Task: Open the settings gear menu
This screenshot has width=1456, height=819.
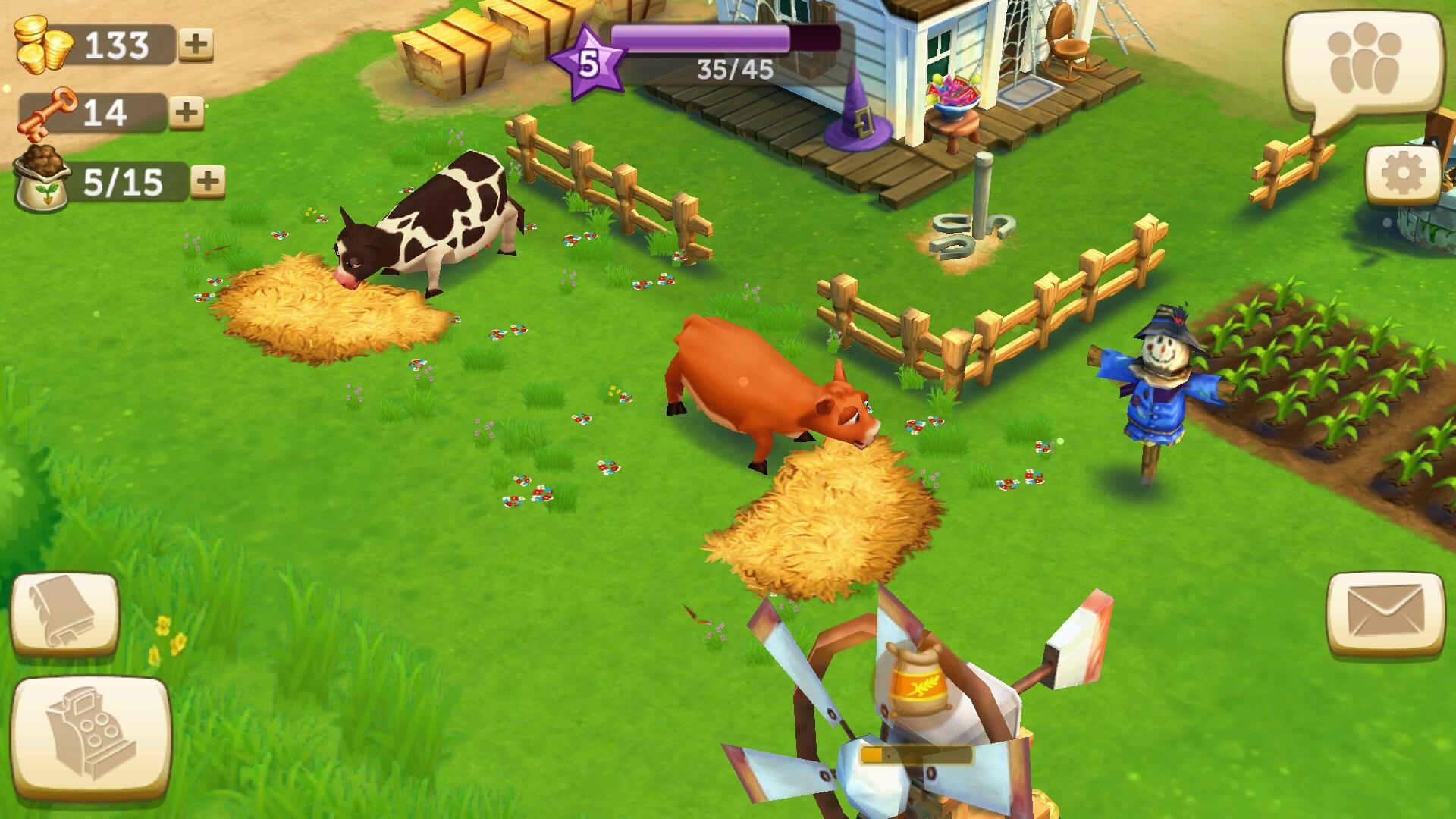Action: (1404, 173)
